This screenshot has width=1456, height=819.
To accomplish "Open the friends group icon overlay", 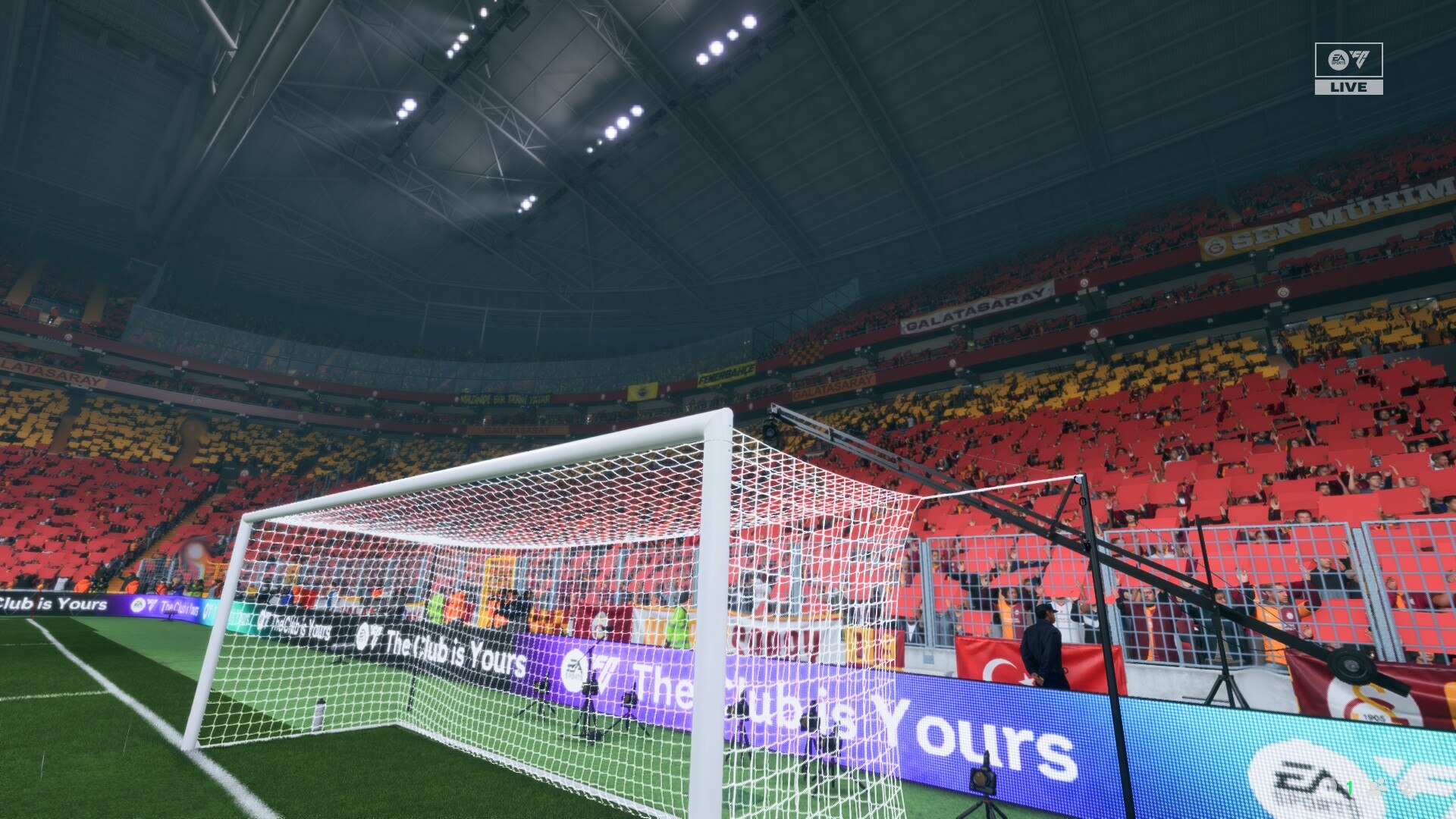I will click(x=1377, y=787).
